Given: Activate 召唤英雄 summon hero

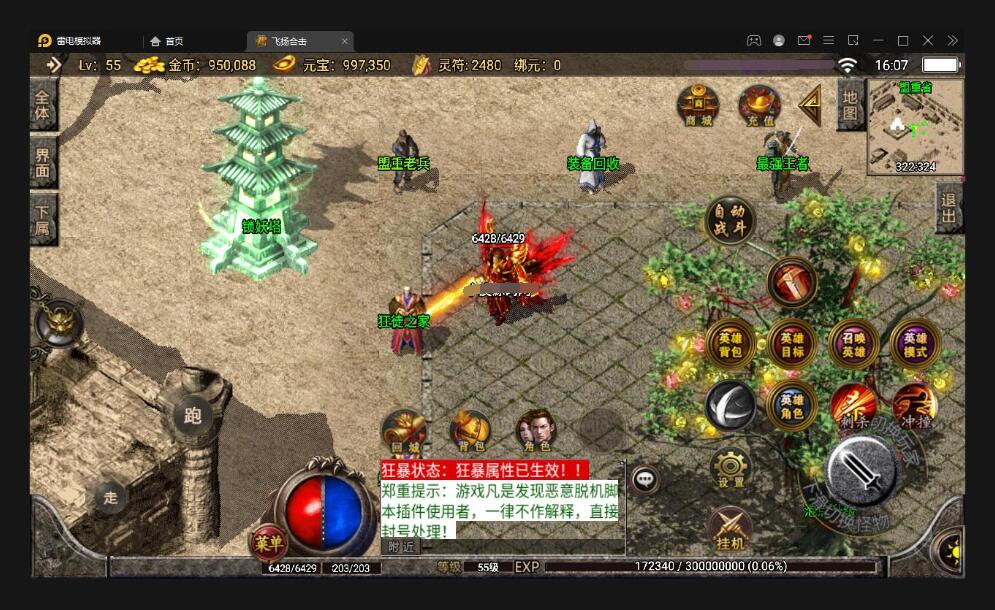Looking at the screenshot, I should 854,345.
